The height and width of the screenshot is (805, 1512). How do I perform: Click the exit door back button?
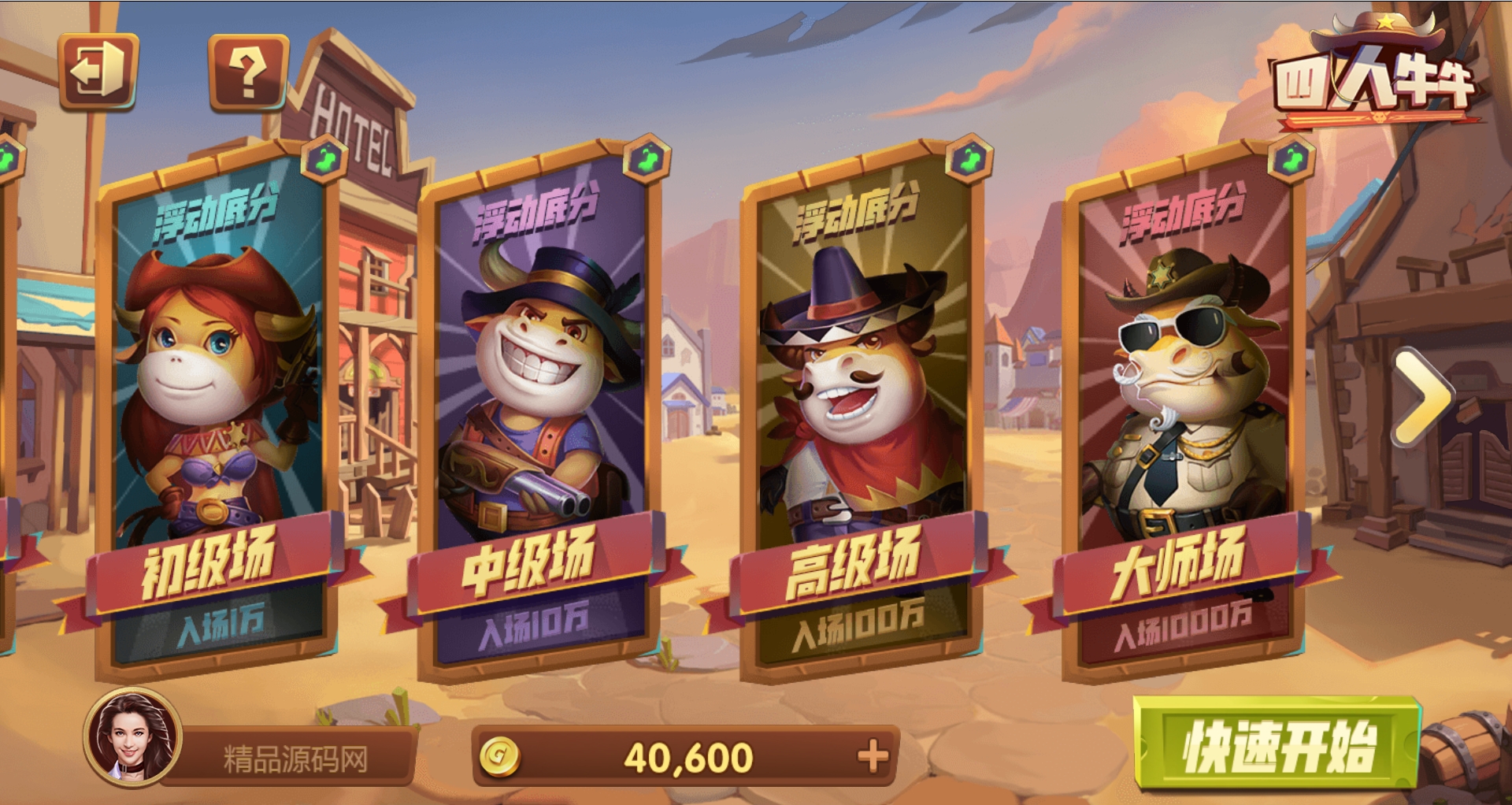98,71
